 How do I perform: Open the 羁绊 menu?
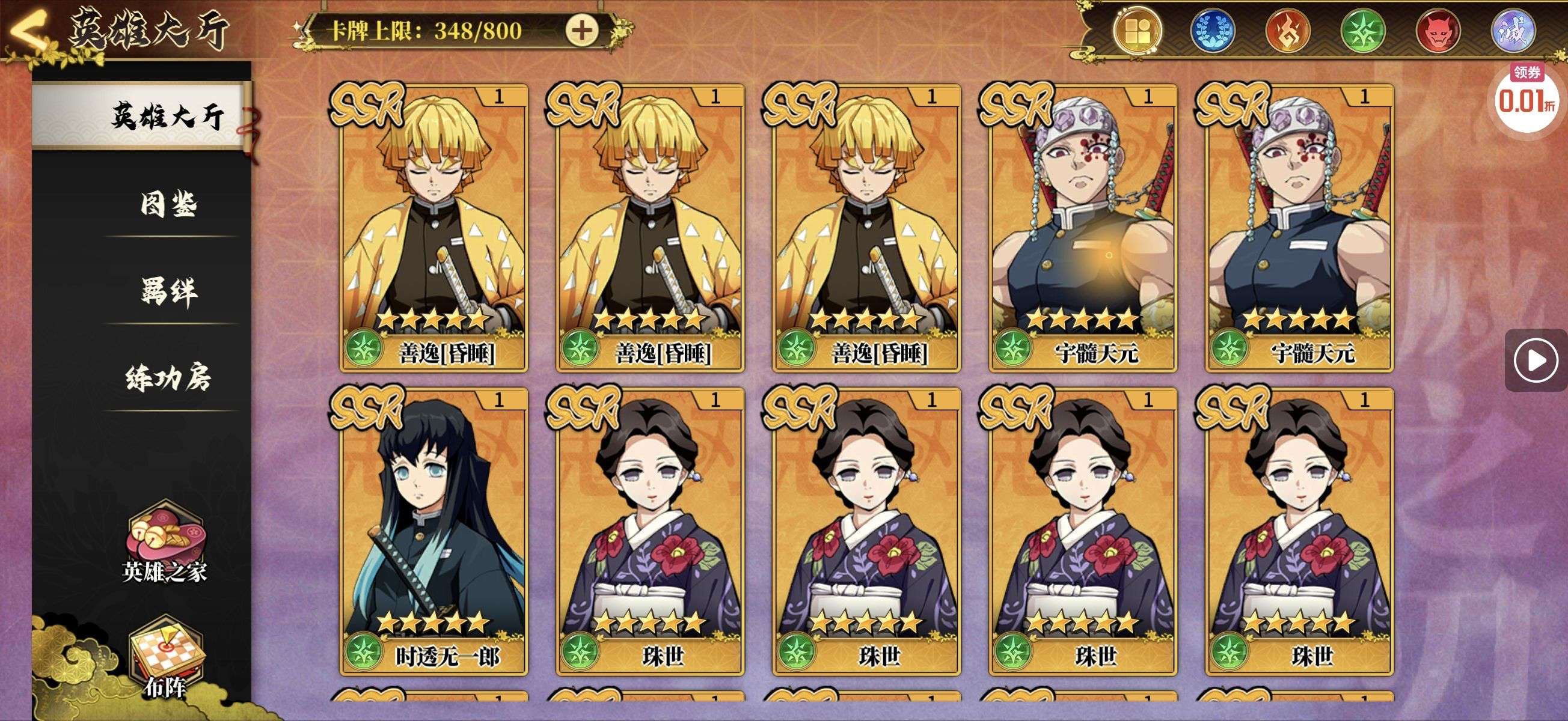[x=168, y=291]
